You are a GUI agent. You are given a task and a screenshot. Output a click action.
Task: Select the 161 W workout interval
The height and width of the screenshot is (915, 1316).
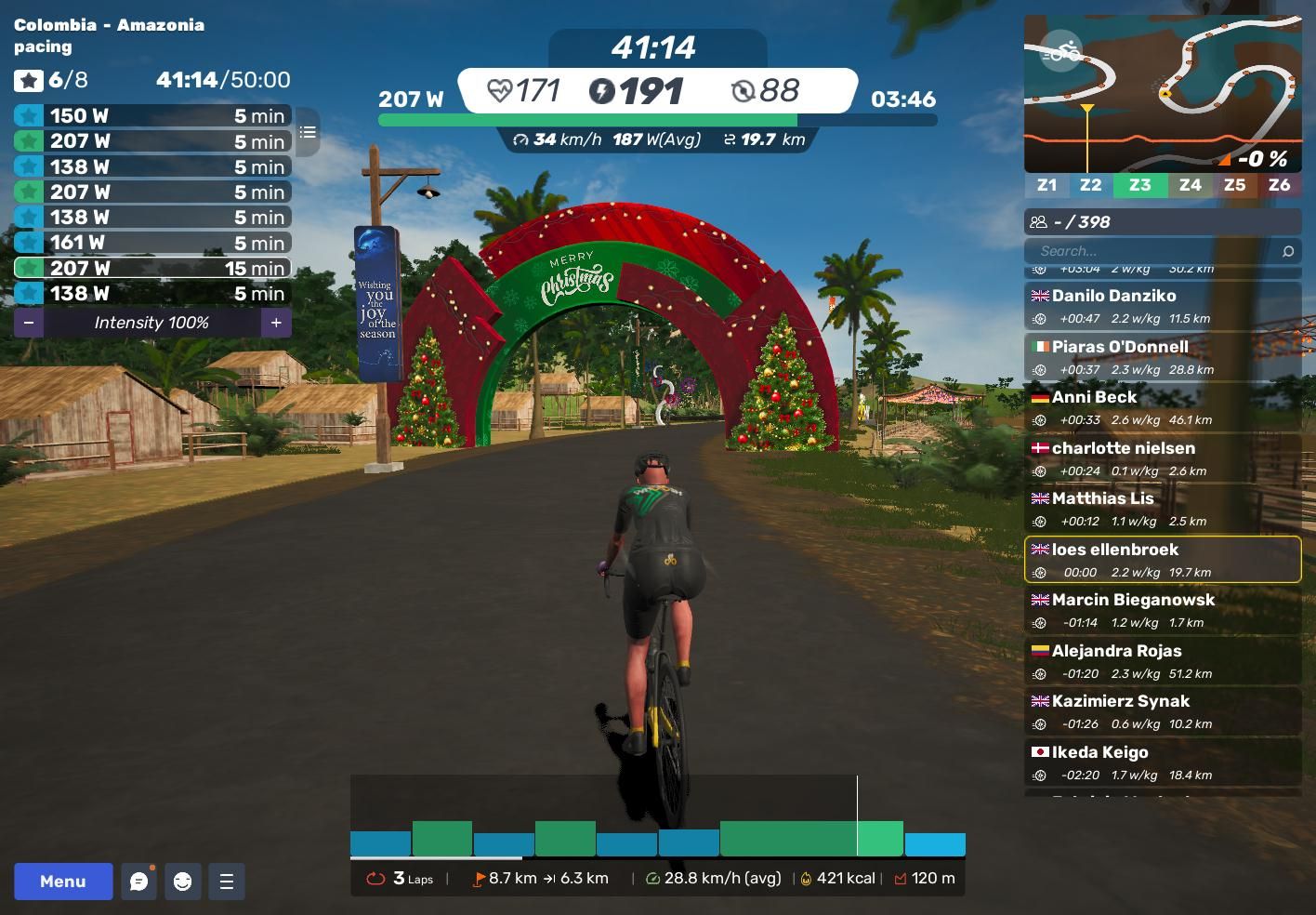point(152,243)
